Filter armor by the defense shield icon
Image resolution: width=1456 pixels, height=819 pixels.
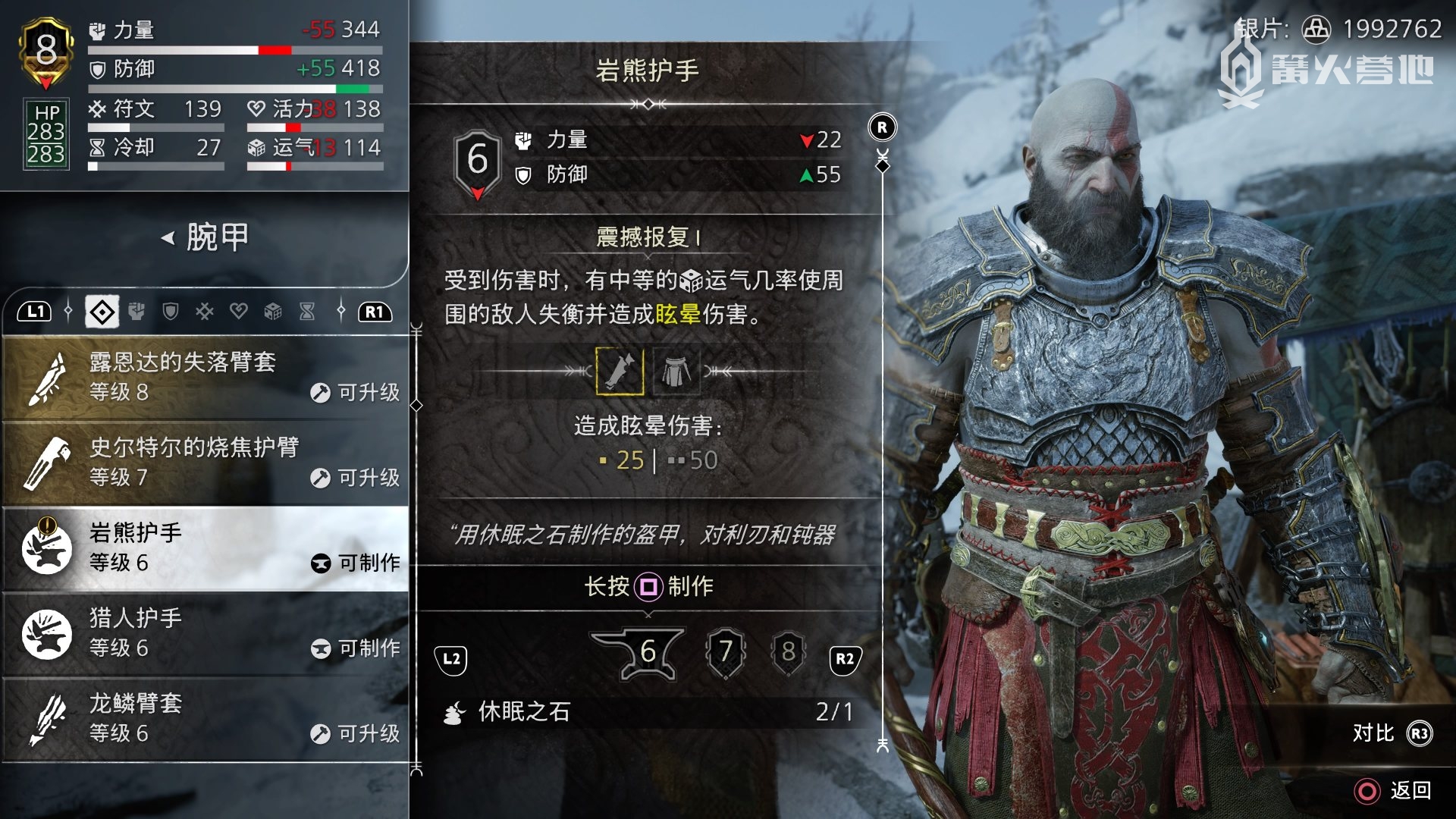pyautogui.click(x=171, y=312)
